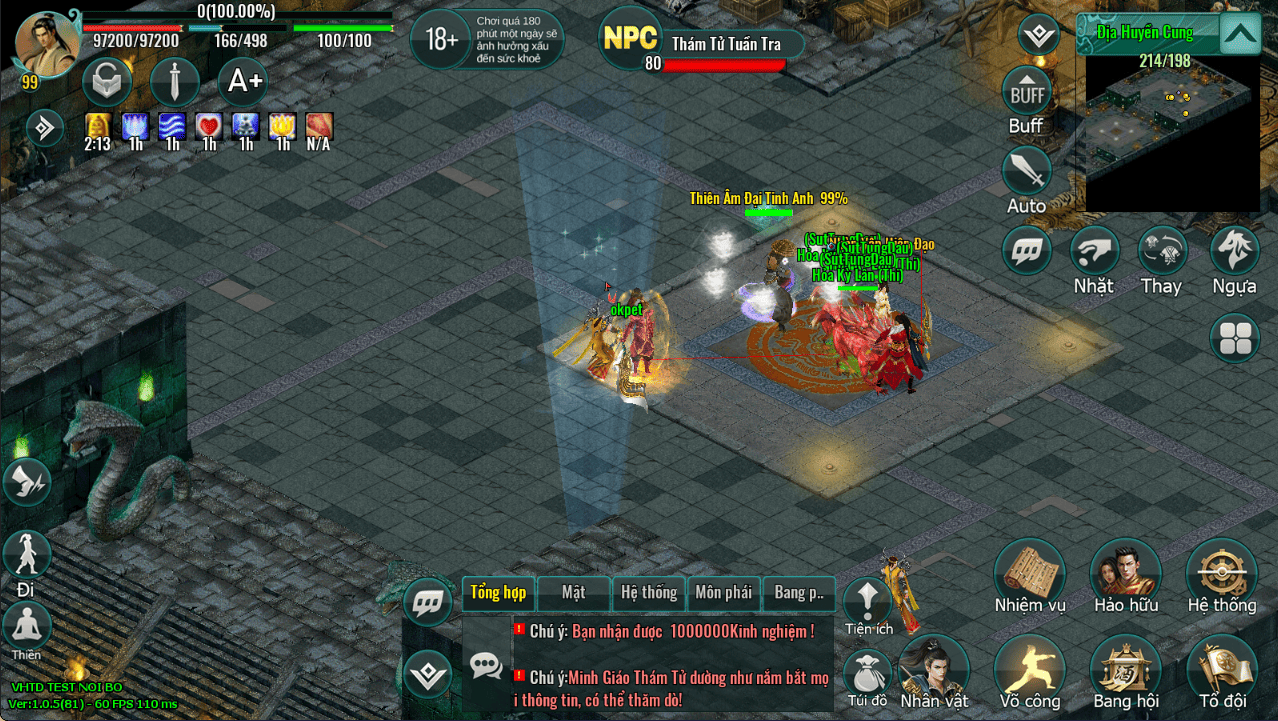Mount up with the Ngựa button
This screenshot has width=1278, height=721.
pos(1234,251)
